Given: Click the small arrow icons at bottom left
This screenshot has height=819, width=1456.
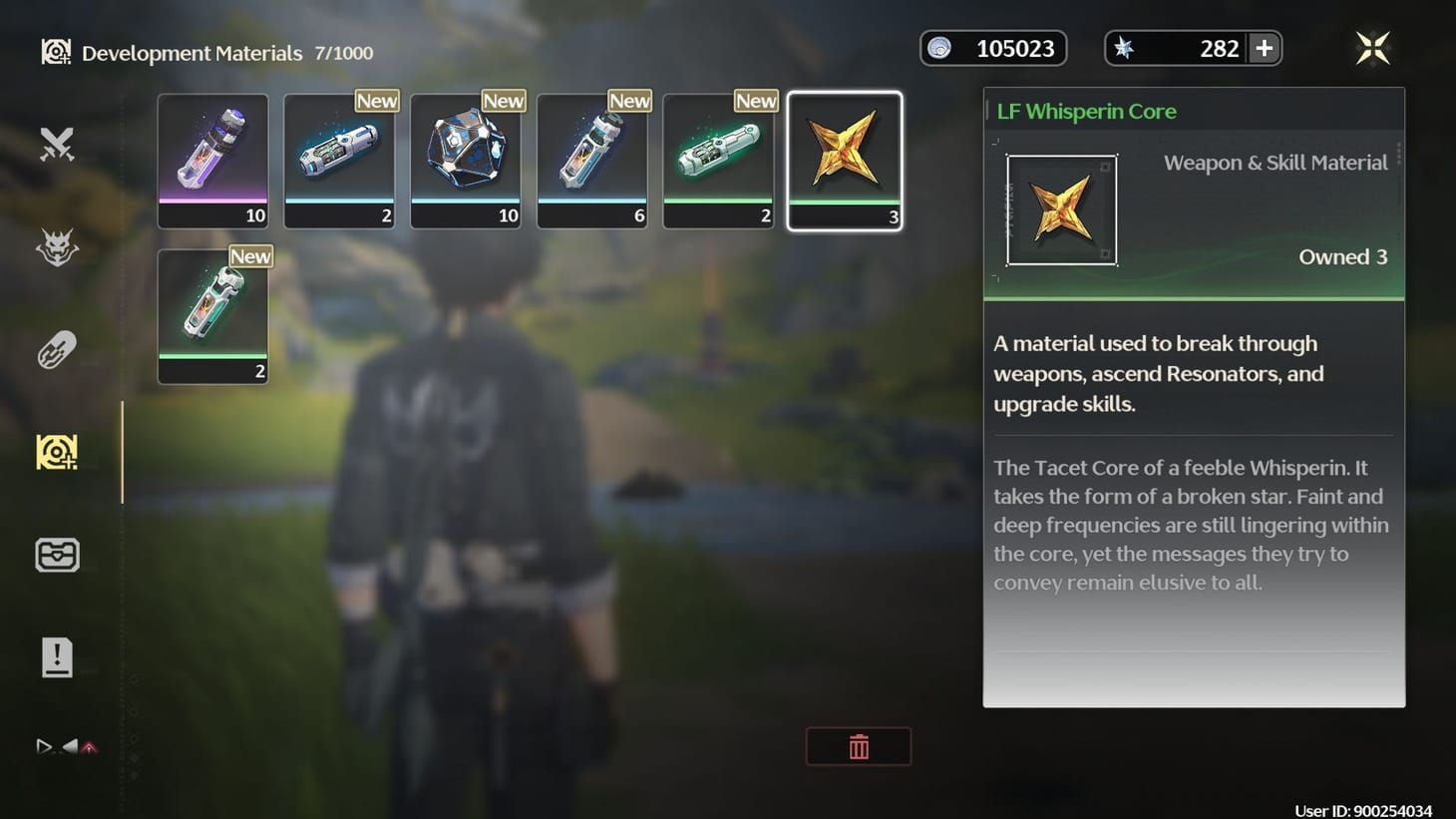Looking at the screenshot, I should tap(65, 746).
